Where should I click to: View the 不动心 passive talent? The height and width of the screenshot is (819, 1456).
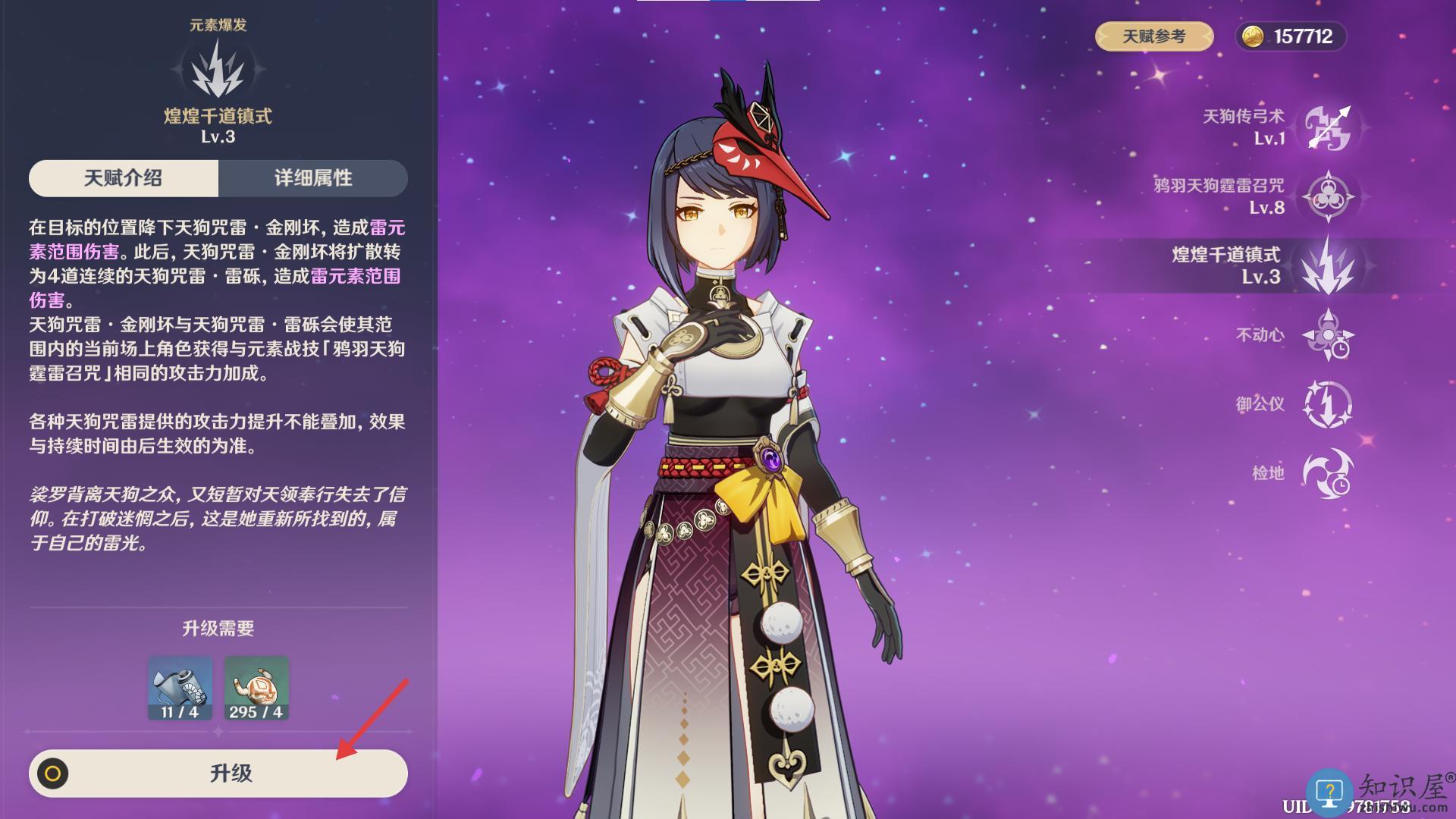1327,334
